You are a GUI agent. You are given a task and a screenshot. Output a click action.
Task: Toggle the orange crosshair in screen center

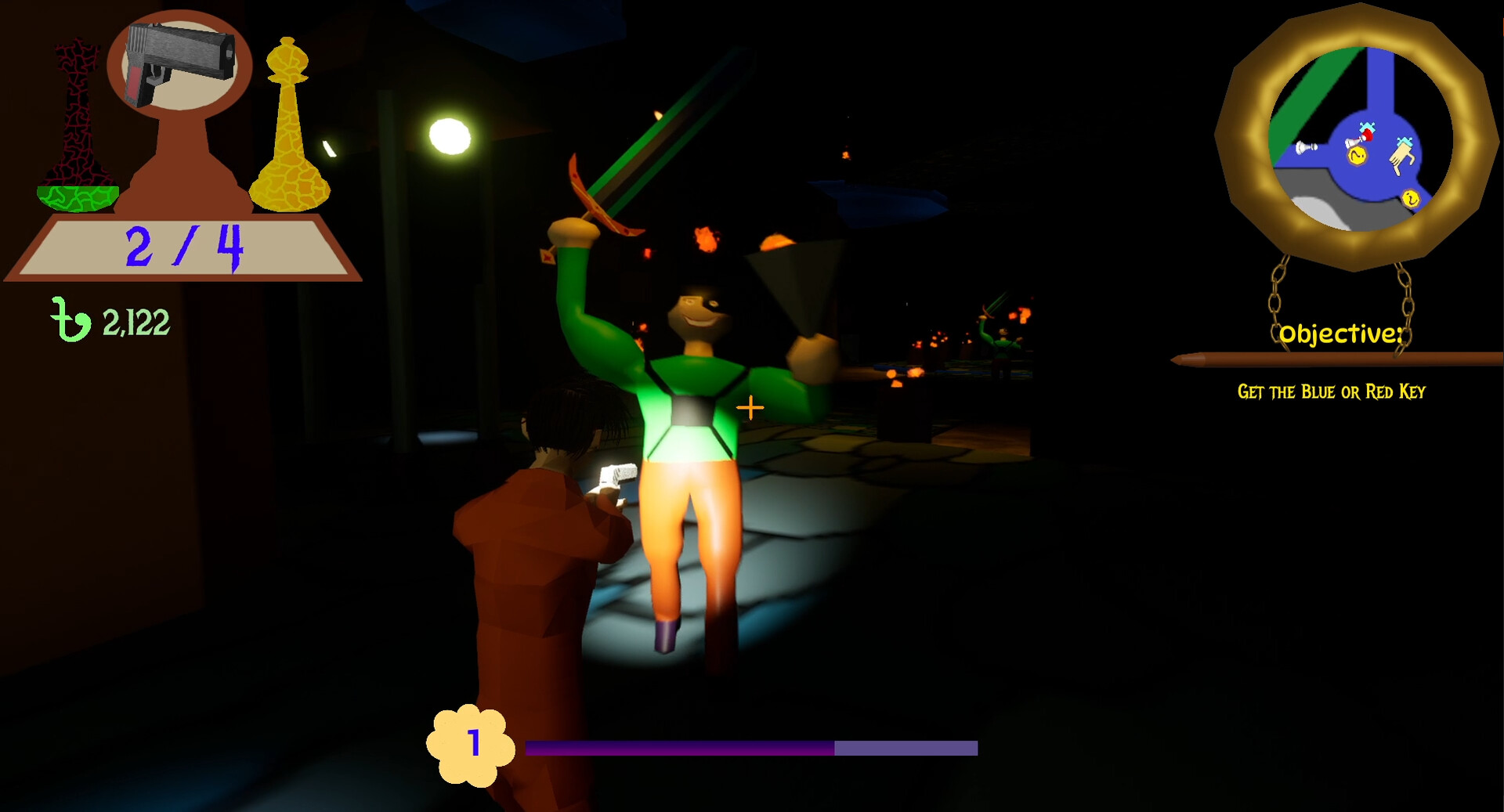(750, 407)
